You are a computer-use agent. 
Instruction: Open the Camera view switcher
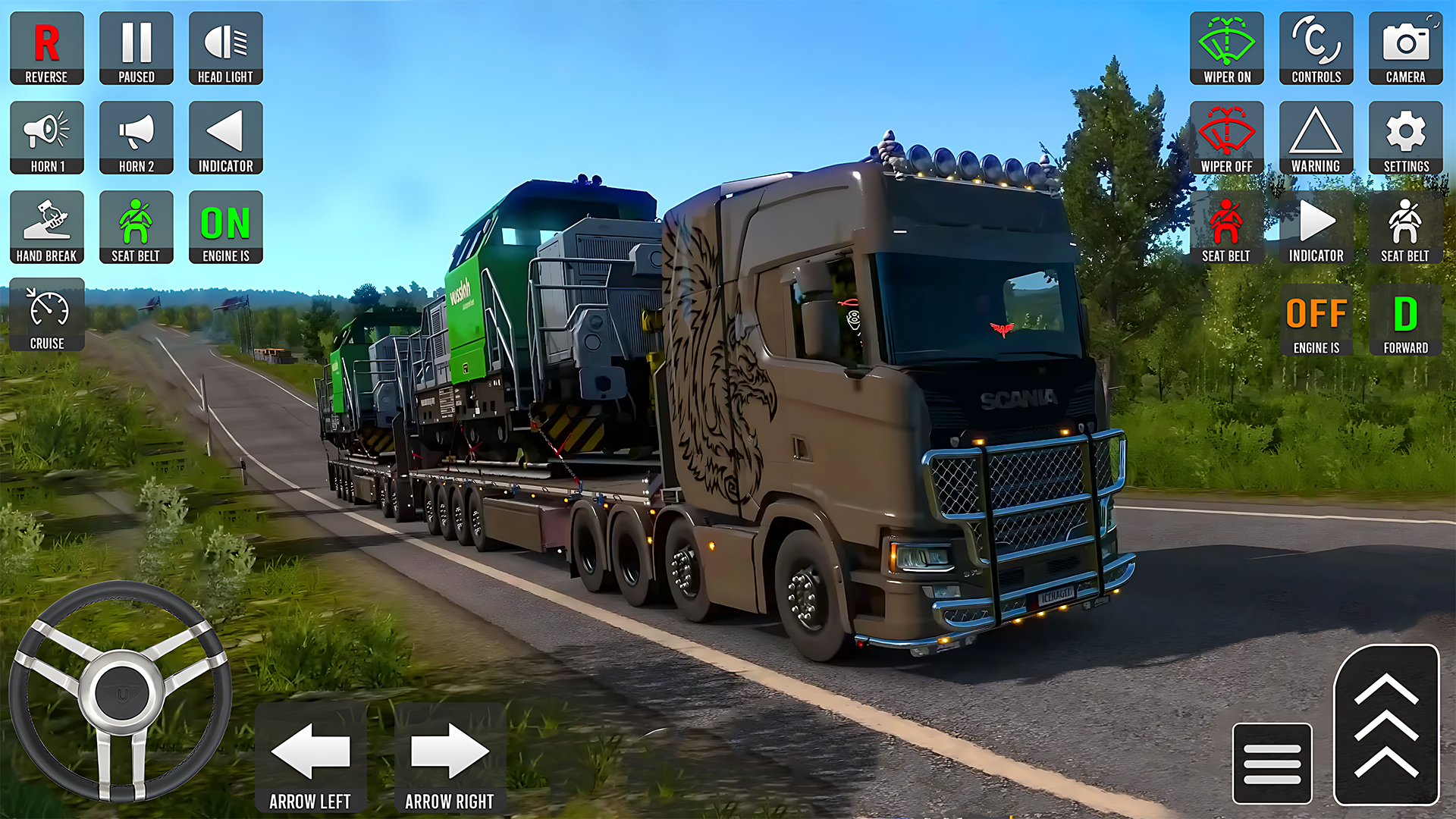[x=1405, y=48]
